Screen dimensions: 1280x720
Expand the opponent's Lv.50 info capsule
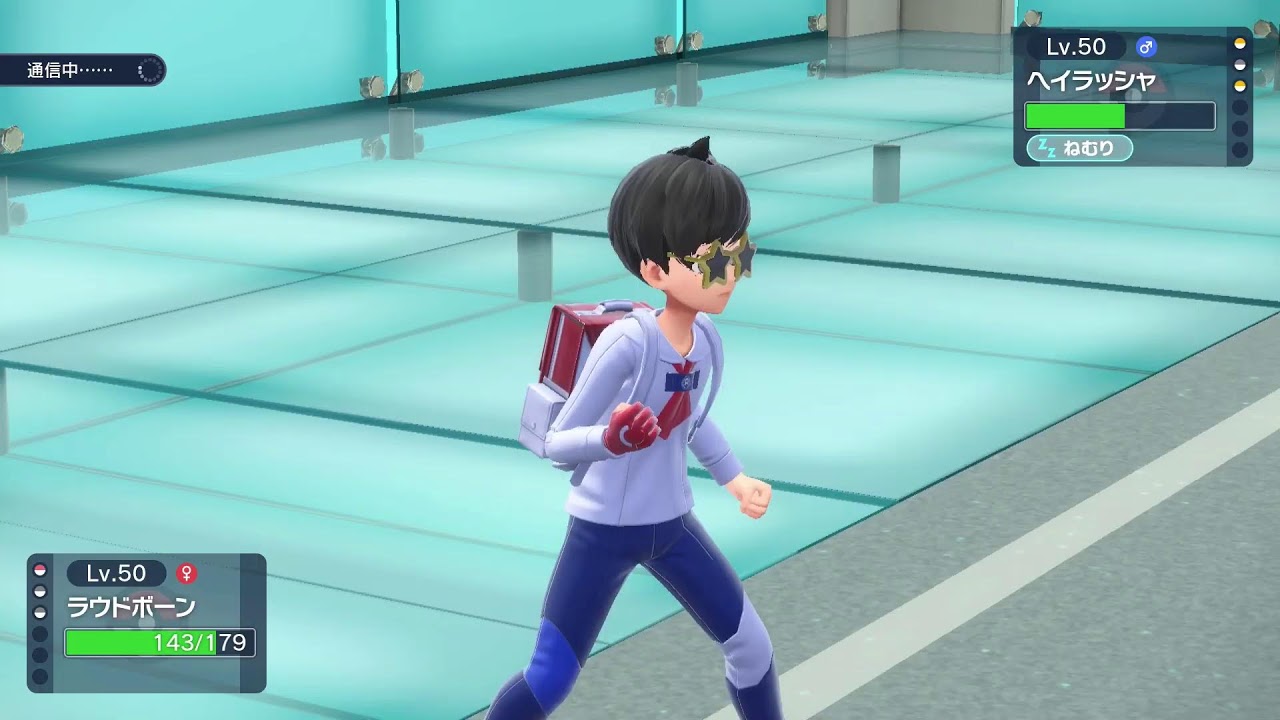(1078, 46)
